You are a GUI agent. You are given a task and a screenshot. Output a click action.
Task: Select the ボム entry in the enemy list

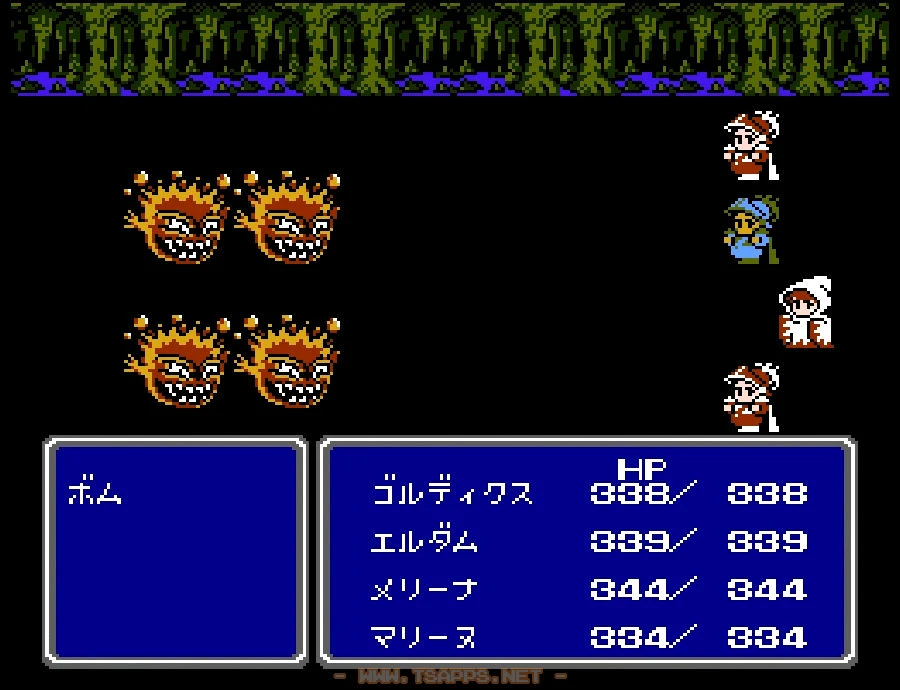tap(95, 493)
